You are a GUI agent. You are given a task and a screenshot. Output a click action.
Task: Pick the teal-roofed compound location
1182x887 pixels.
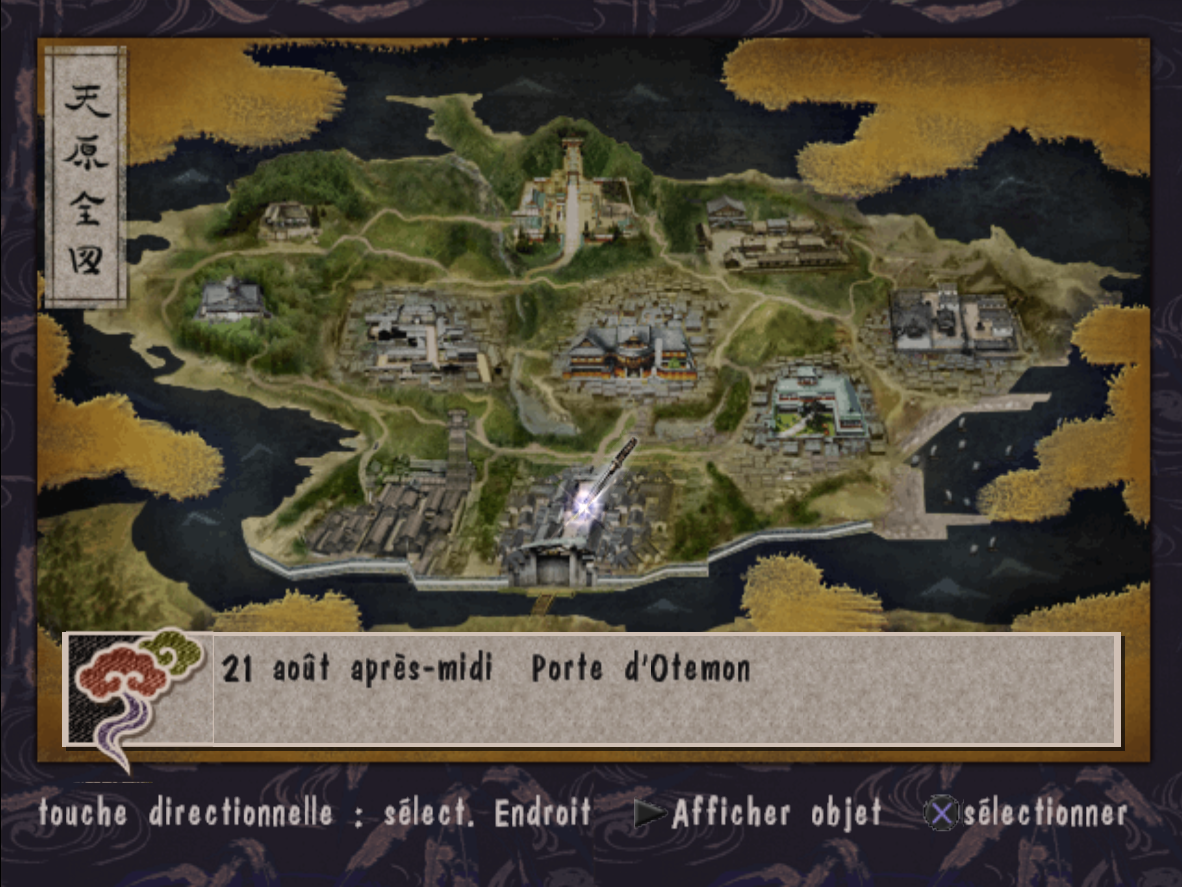[x=817, y=404]
